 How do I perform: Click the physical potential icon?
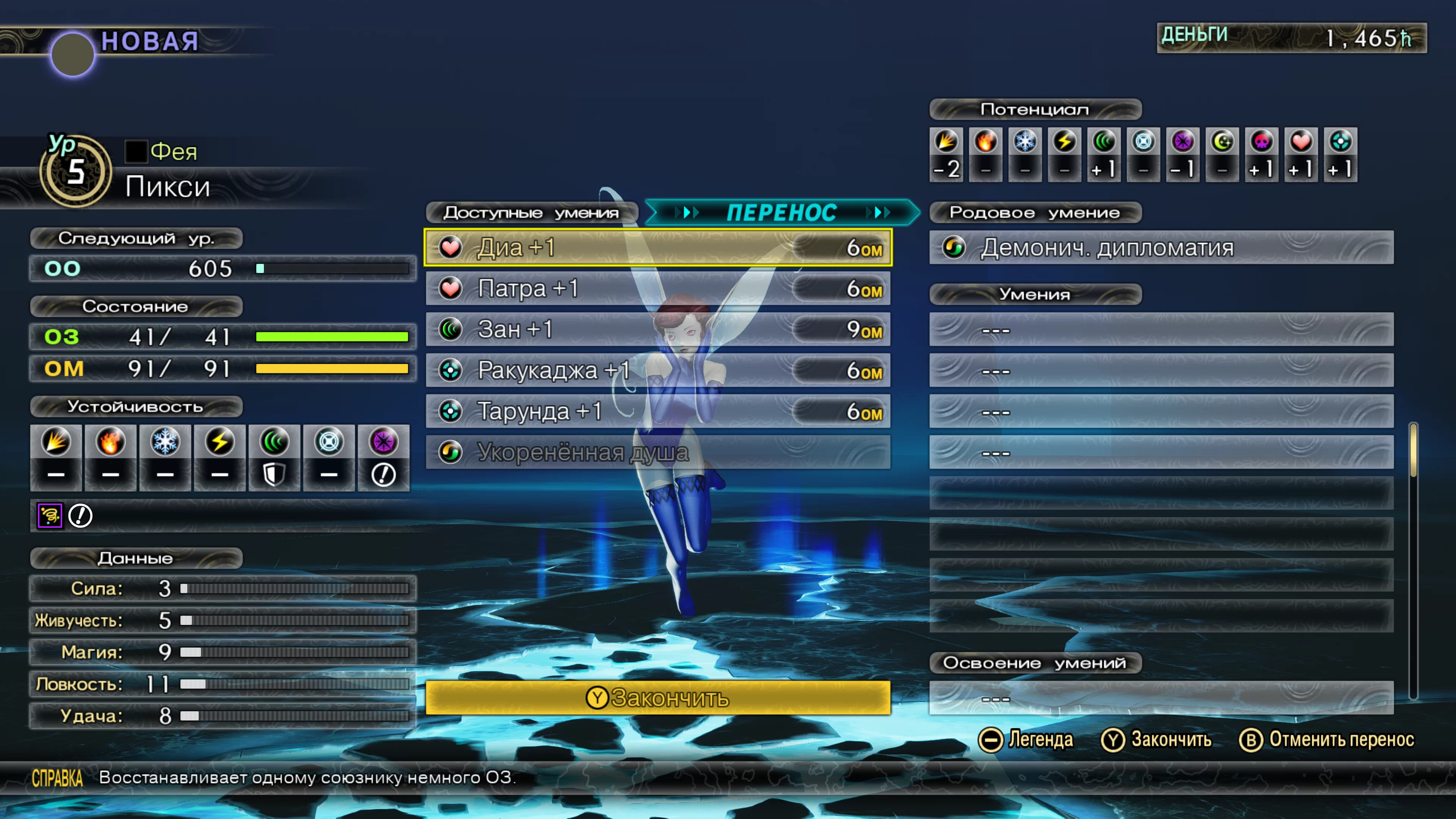coord(946,141)
